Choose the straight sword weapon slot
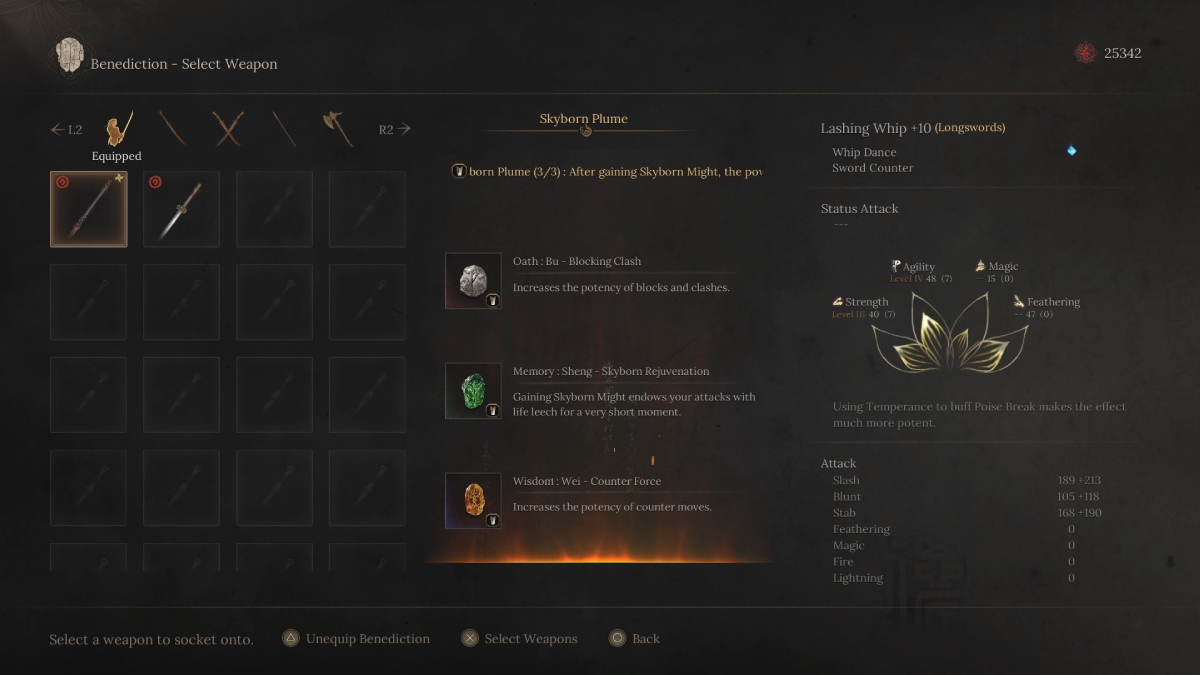 pyautogui.click(x=181, y=209)
